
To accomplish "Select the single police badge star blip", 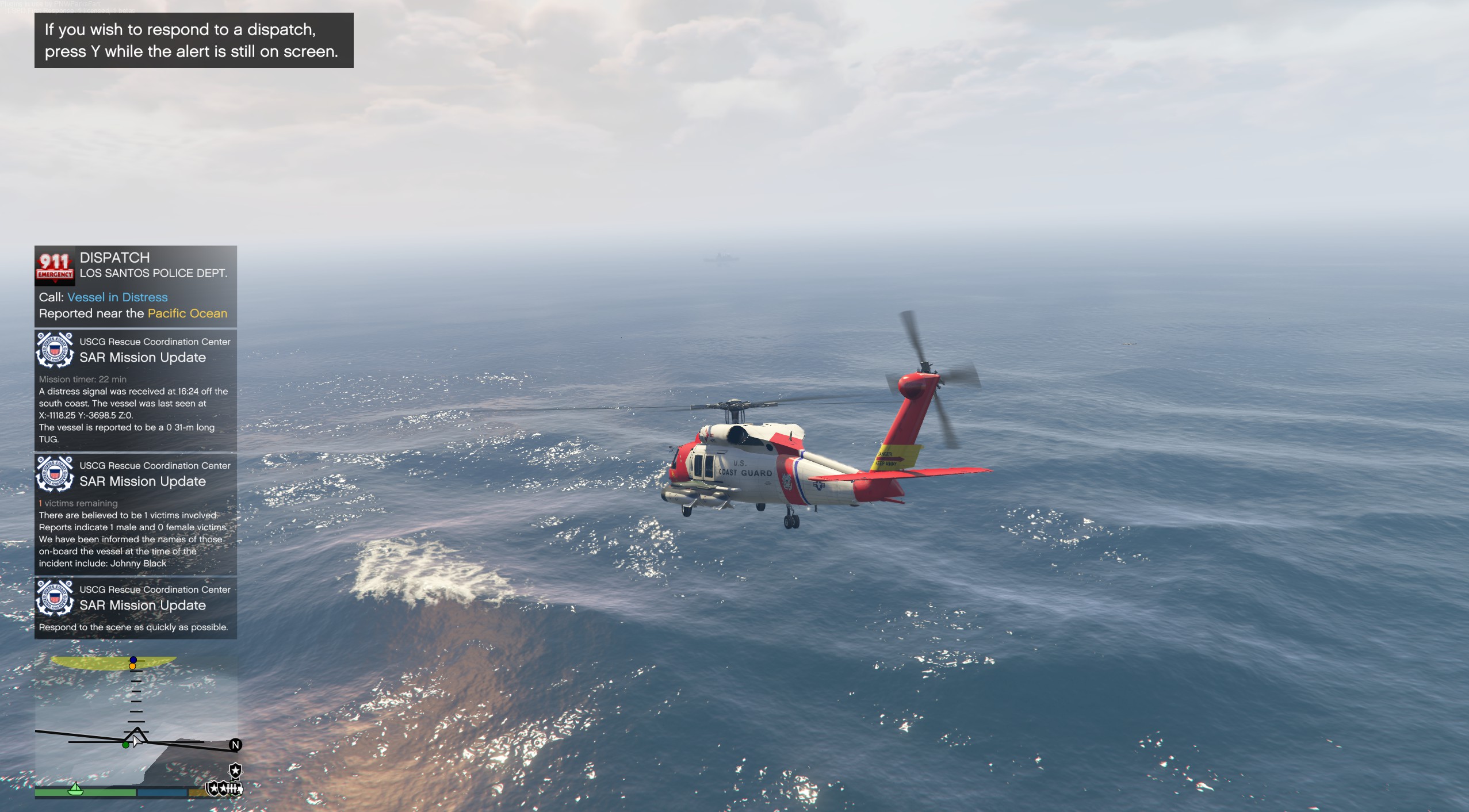I will pyautogui.click(x=235, y=770).
